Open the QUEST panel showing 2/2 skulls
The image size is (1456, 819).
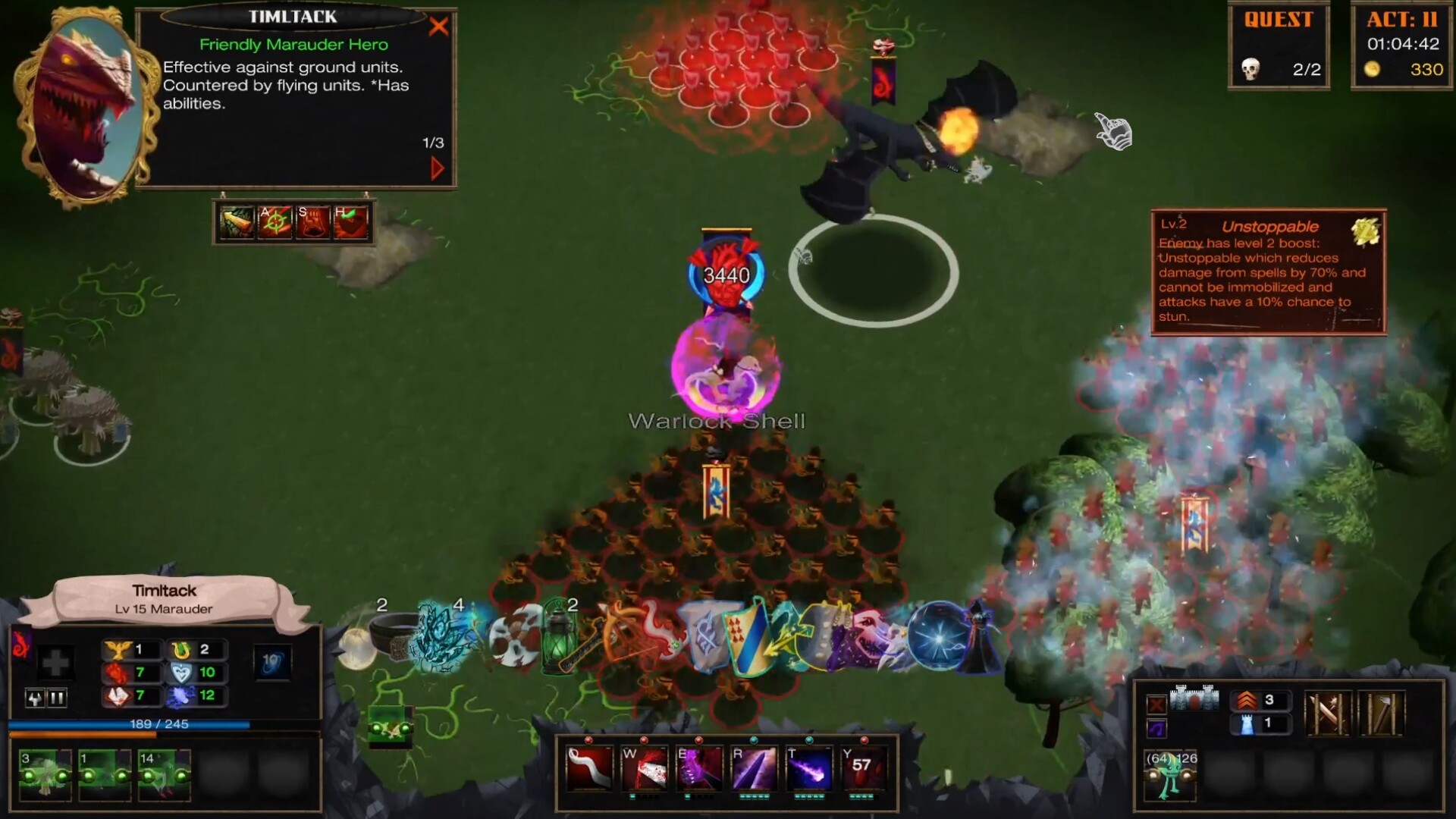[1279, 47]
